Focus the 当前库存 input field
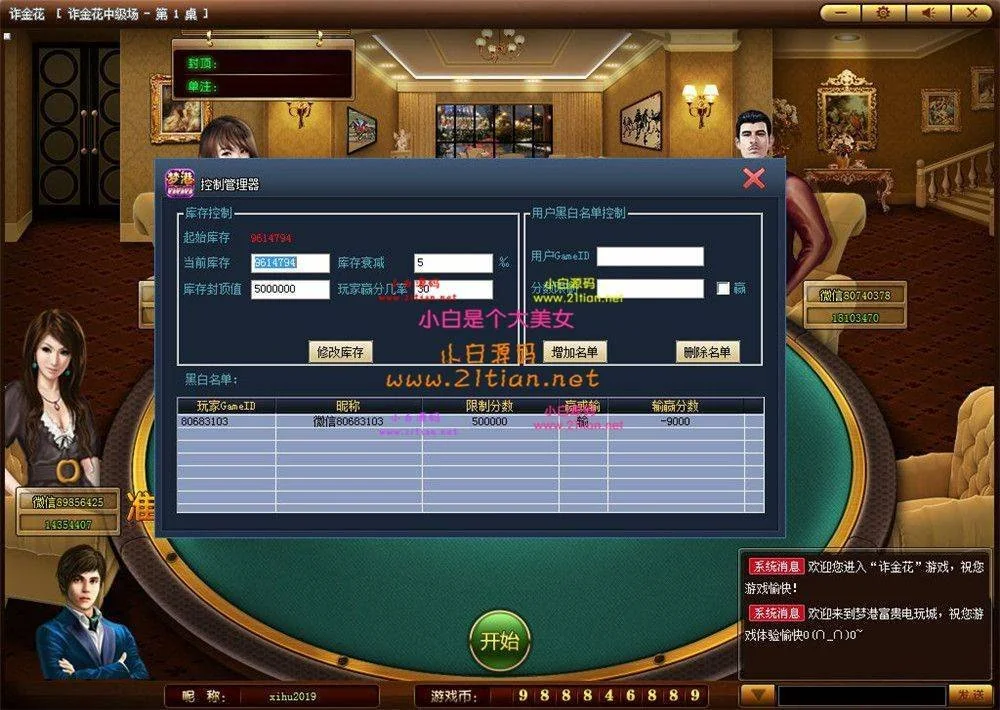Image resolution: width=1000 pixels, height=710 pixels. click(x=290, y=263)
